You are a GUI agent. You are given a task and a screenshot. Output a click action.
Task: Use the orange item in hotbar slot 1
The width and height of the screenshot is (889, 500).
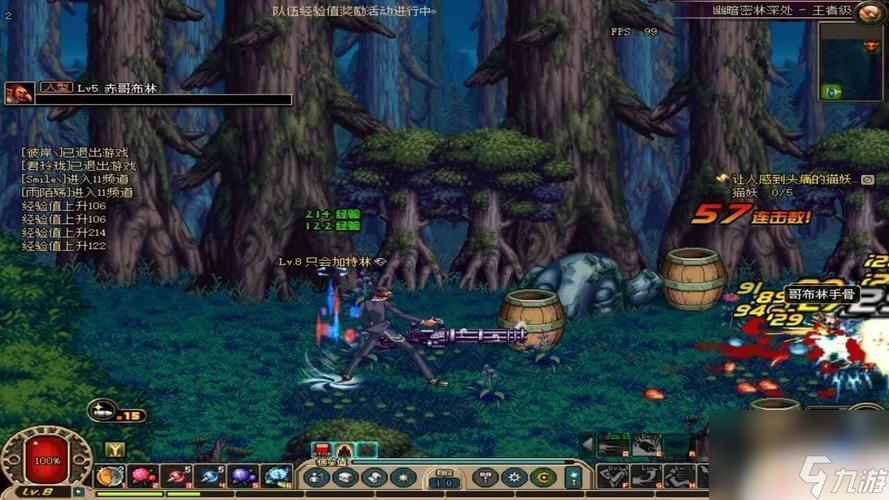[x=110, y=476]
